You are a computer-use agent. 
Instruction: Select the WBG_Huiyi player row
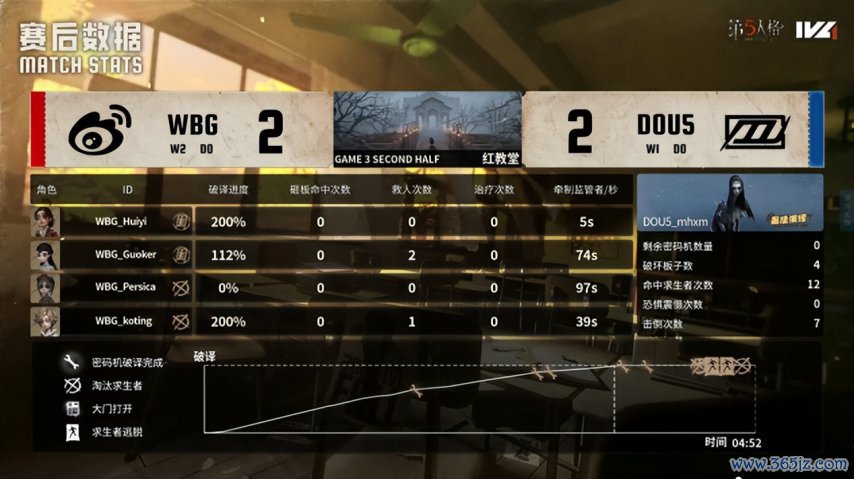click(330, 221)
